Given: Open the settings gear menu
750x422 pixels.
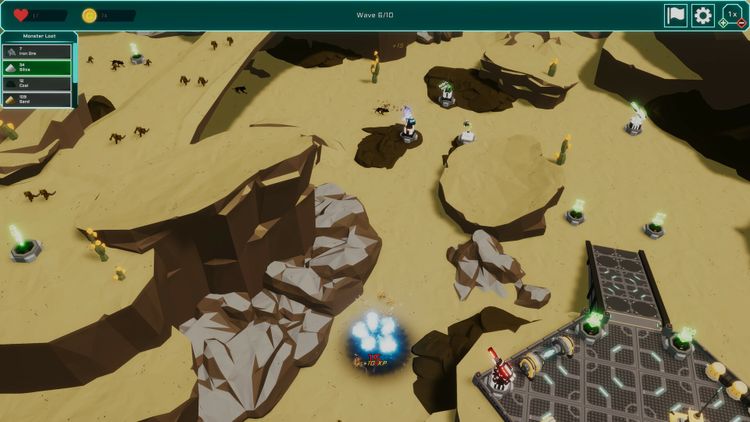Looking at the screenshot, I should tap(703, 16).
